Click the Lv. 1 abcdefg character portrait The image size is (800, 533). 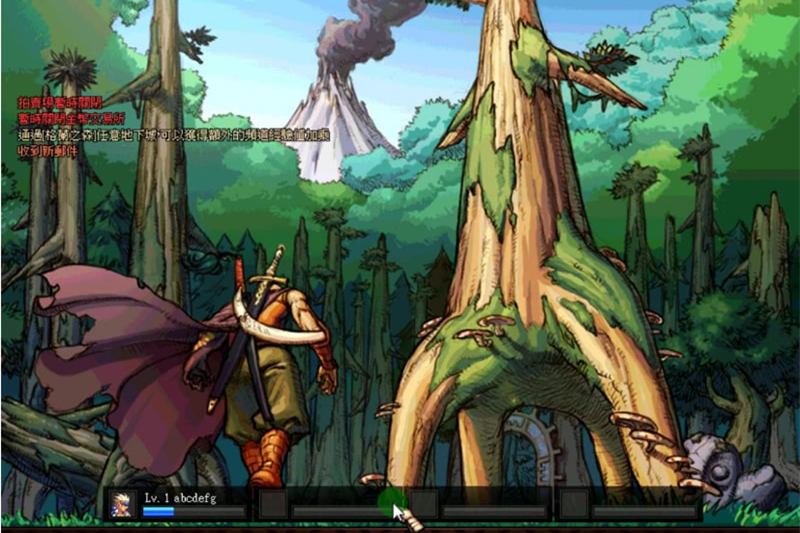click(x=123, y=504)
